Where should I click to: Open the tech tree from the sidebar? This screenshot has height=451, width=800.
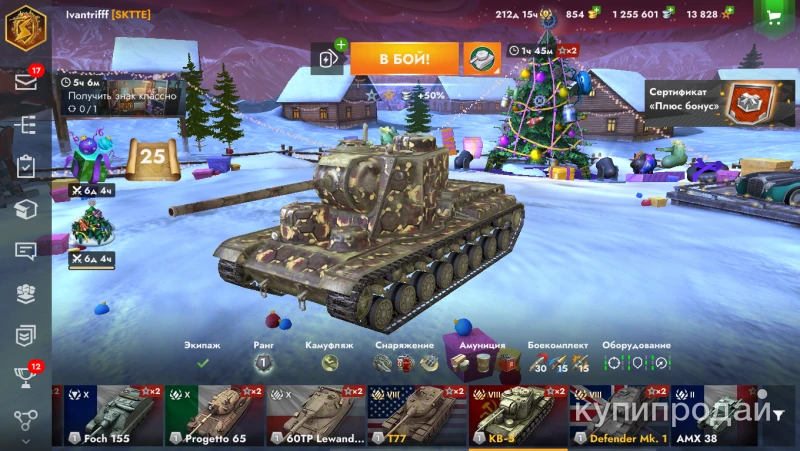click(26, 124)
